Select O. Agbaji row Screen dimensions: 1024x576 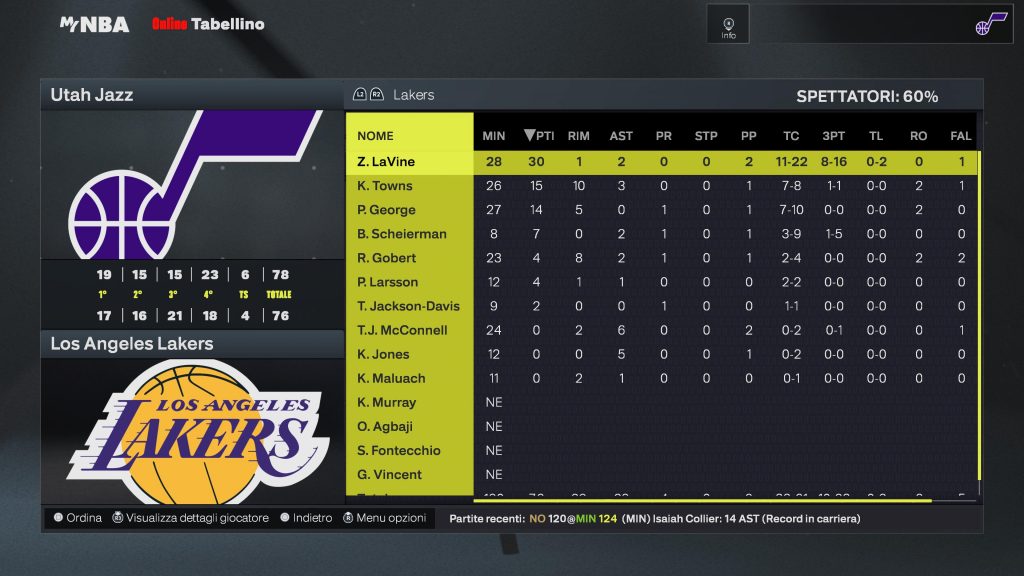(385, 426)
